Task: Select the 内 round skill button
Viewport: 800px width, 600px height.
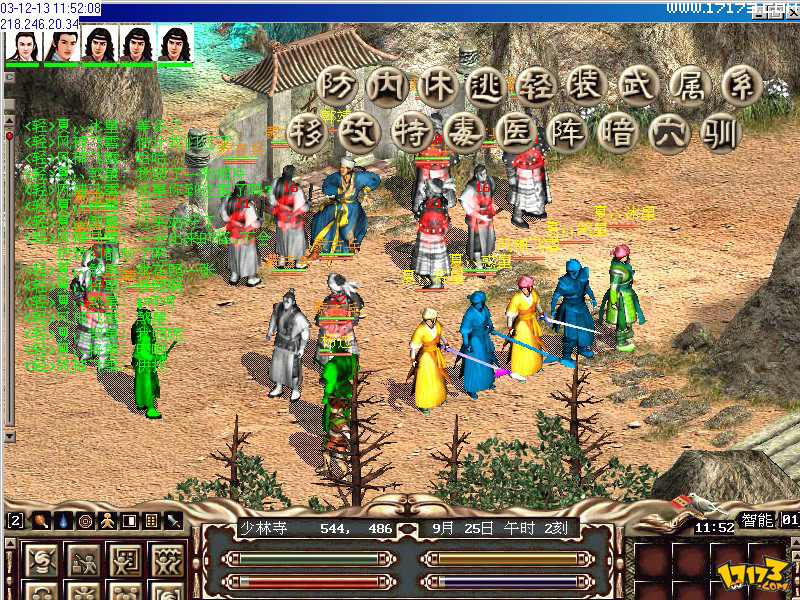Action: pos(385,86)
